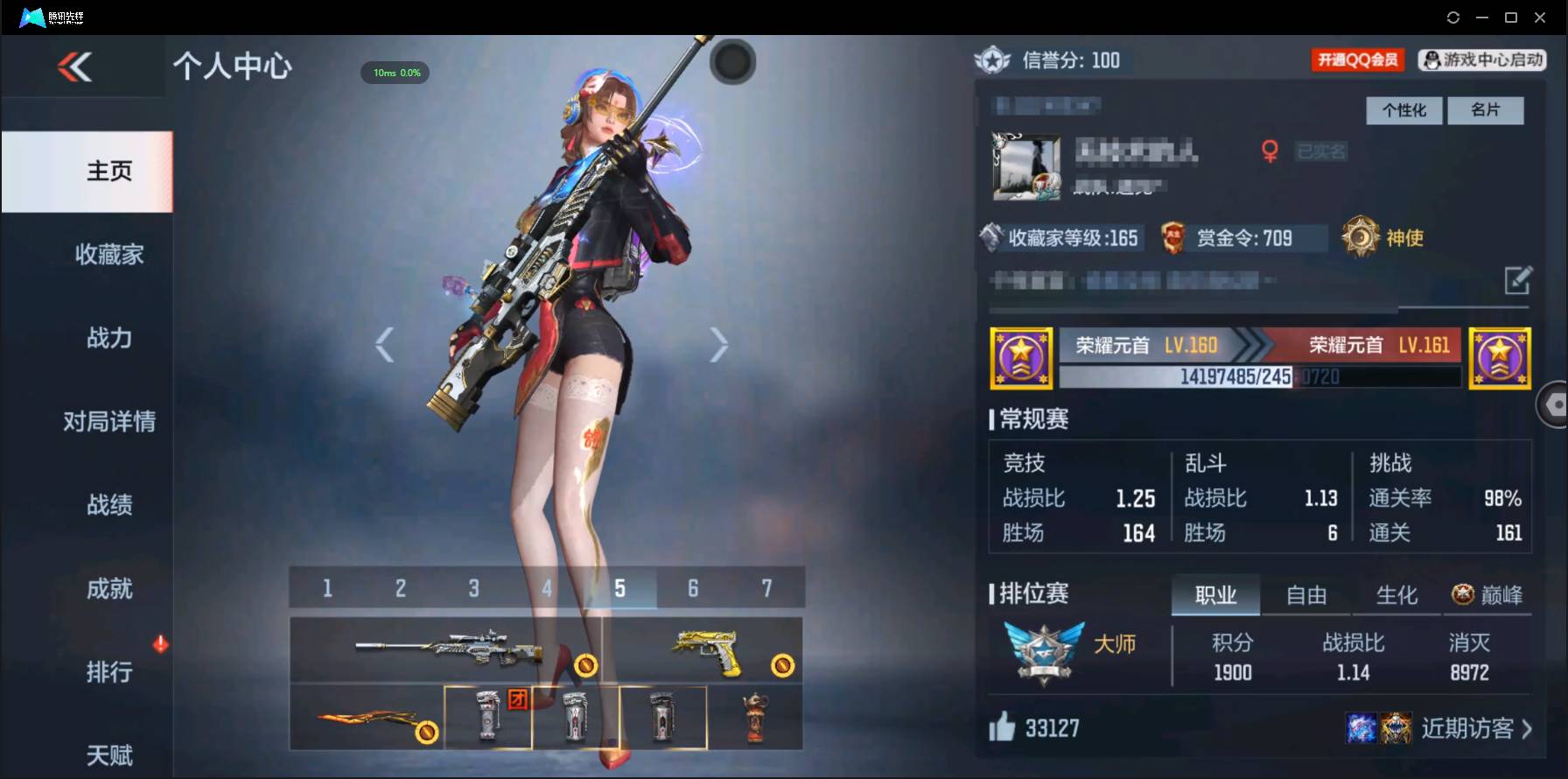Screen dimensions: 1568x779
Task: Click the 荣耀元首 purple star badge
Action: (1020, 359)
